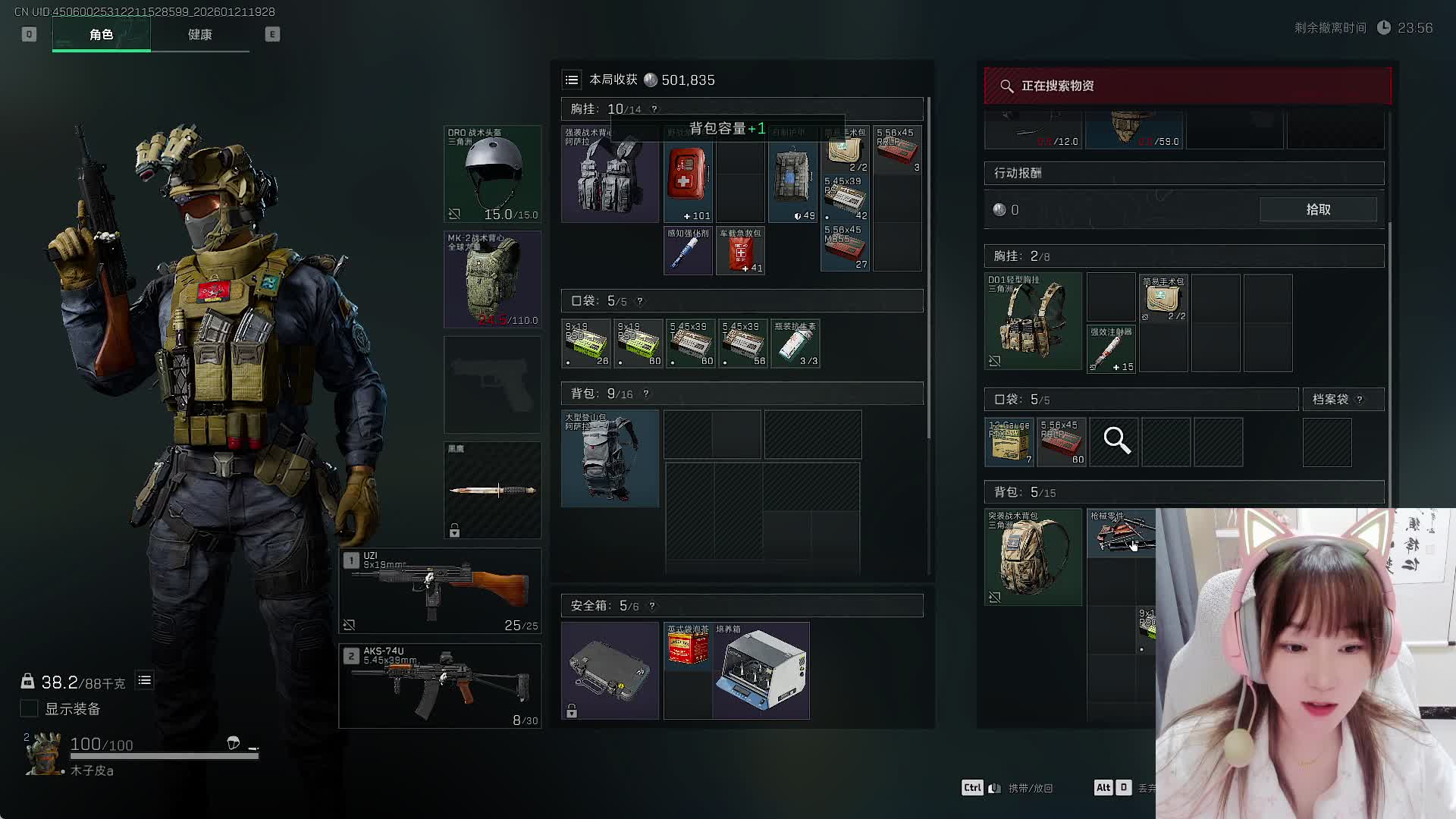1456x819 pixels.
Task: Select the 培养箱 incubator in safe box
Action: pyautogui.click(x=761, y=671)
